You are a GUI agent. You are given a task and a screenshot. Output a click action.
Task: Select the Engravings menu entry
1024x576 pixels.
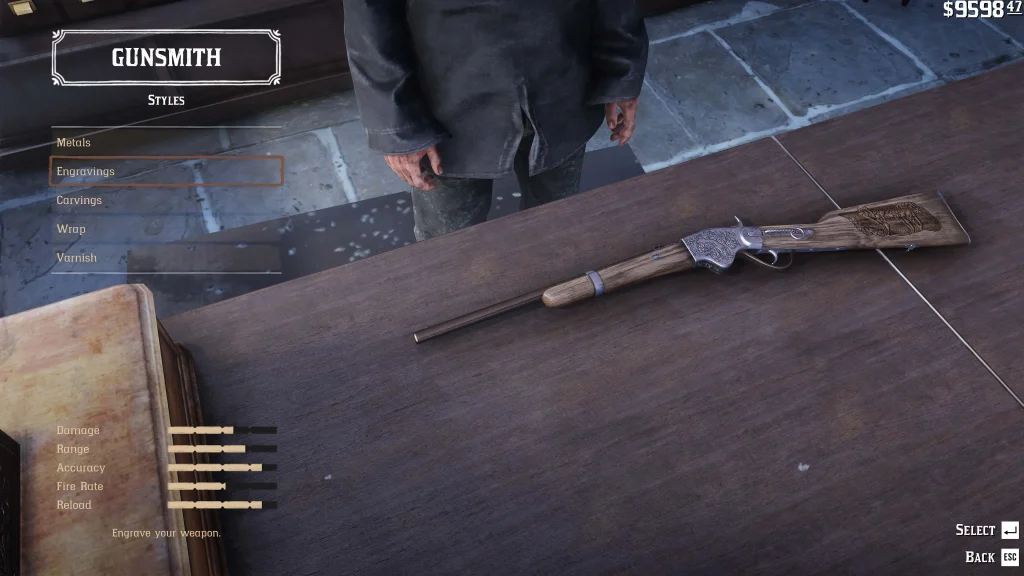[166, 171]
